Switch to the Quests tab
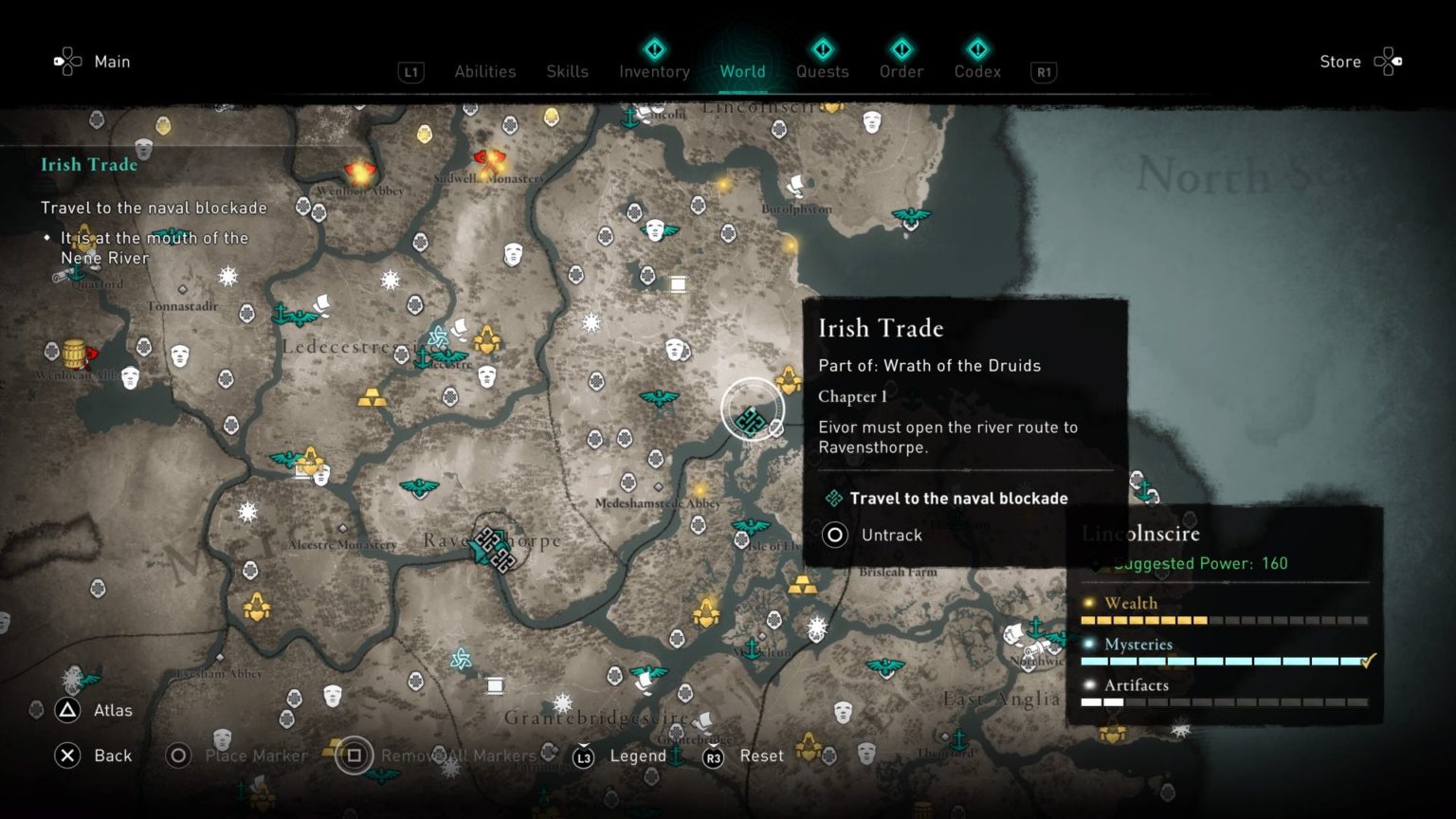 (x=822, y=71)
